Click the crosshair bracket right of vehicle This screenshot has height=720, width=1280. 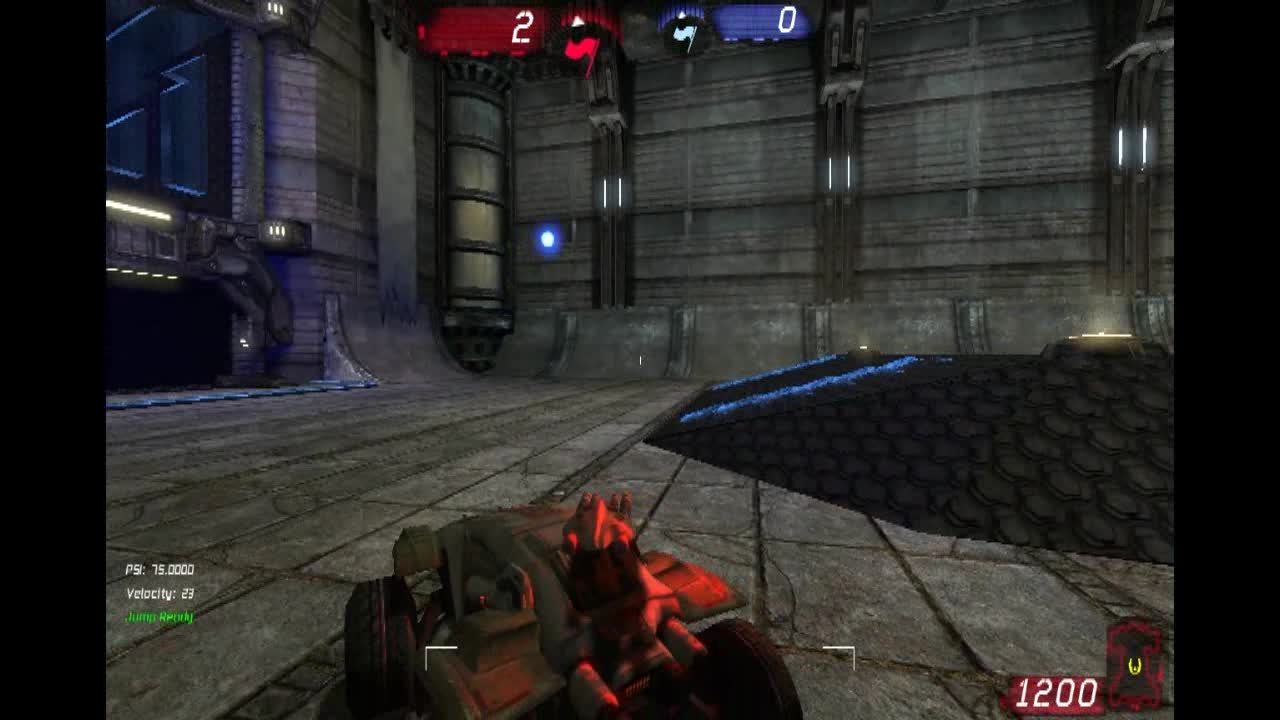(x=838, y=657)
